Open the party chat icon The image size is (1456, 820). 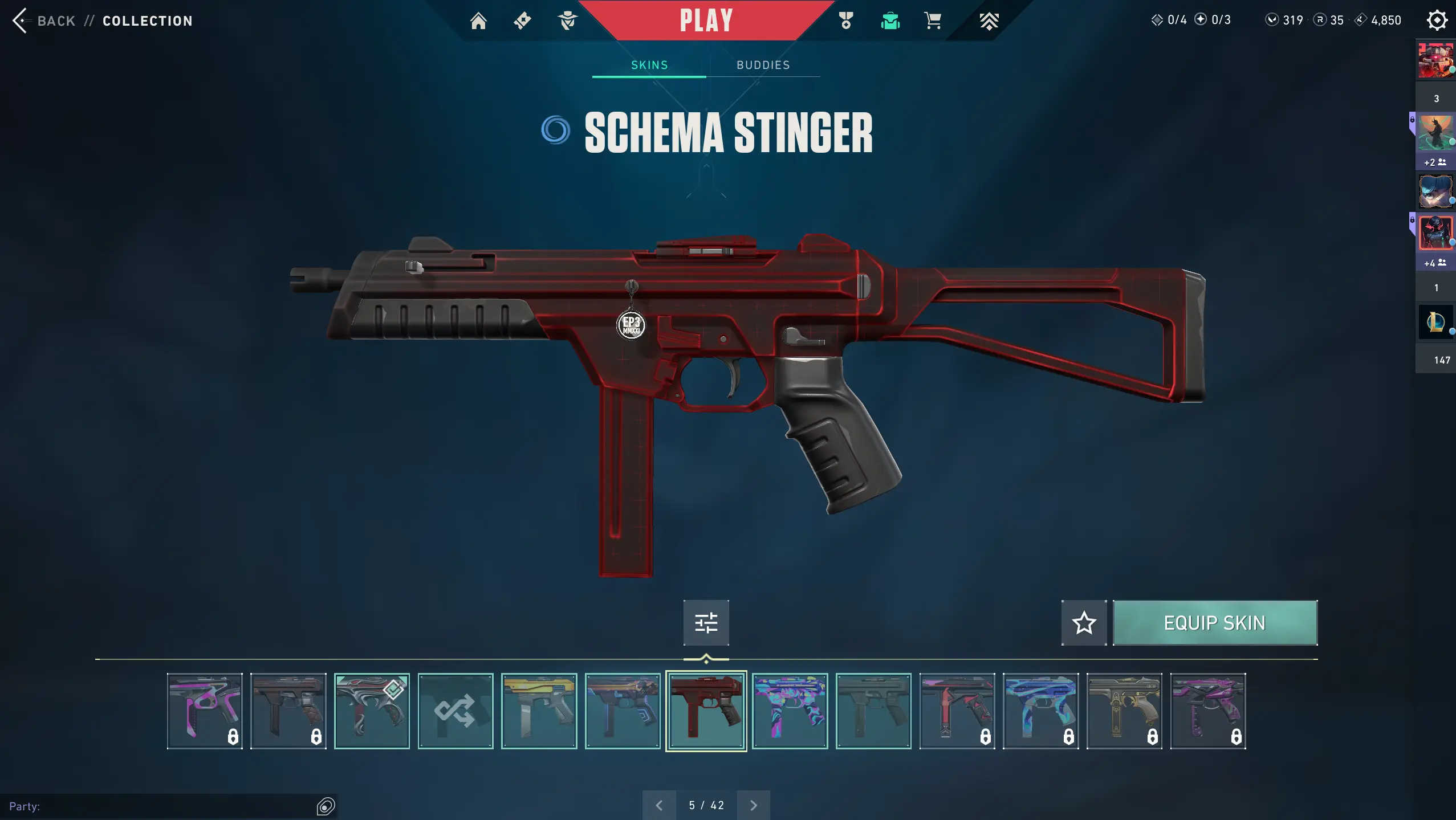pos(326,806)
